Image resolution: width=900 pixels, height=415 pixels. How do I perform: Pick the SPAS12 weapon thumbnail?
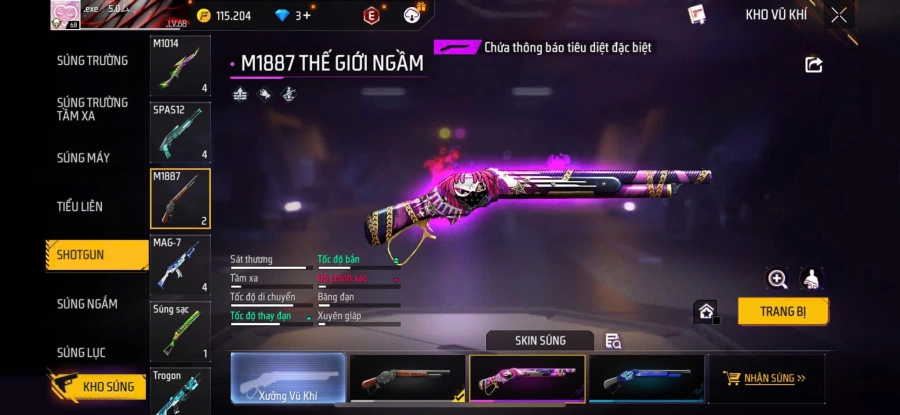pyautogui.click(x=180, y=132)
